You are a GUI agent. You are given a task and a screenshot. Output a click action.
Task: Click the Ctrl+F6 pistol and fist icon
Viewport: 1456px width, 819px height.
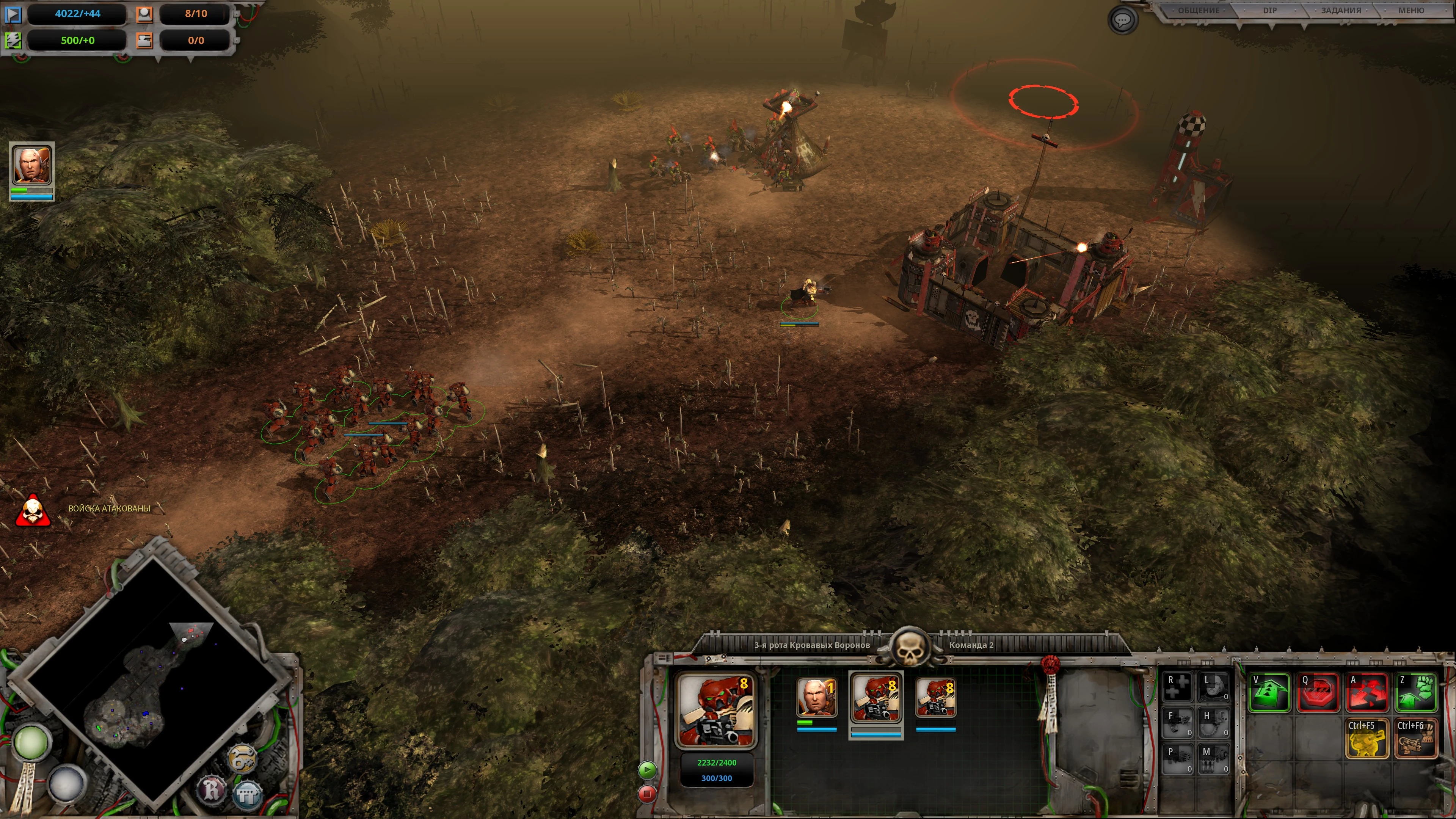point(1416,738)
